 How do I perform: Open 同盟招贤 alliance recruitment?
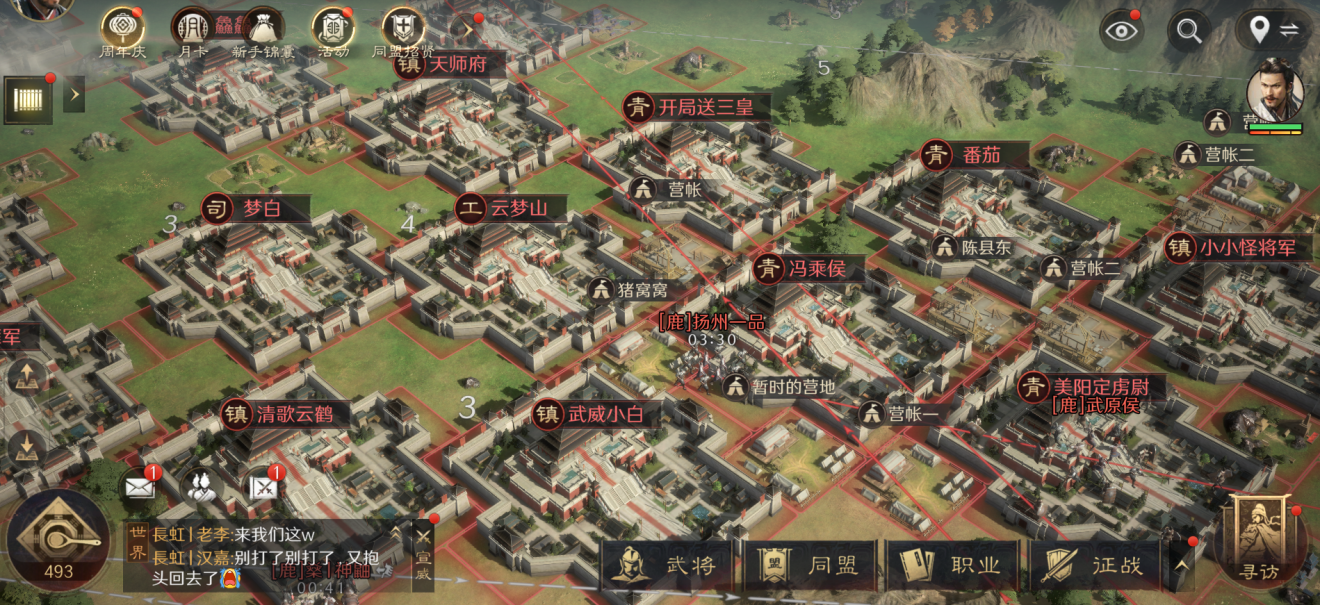pos(403,32)
